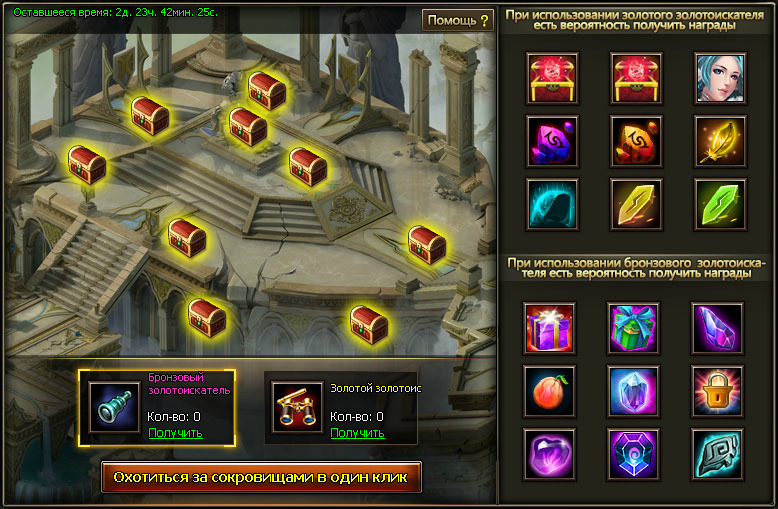This screenshot has width=778, height=509.
Task: Open the Помощь help button
Action: tap(458, 20)
